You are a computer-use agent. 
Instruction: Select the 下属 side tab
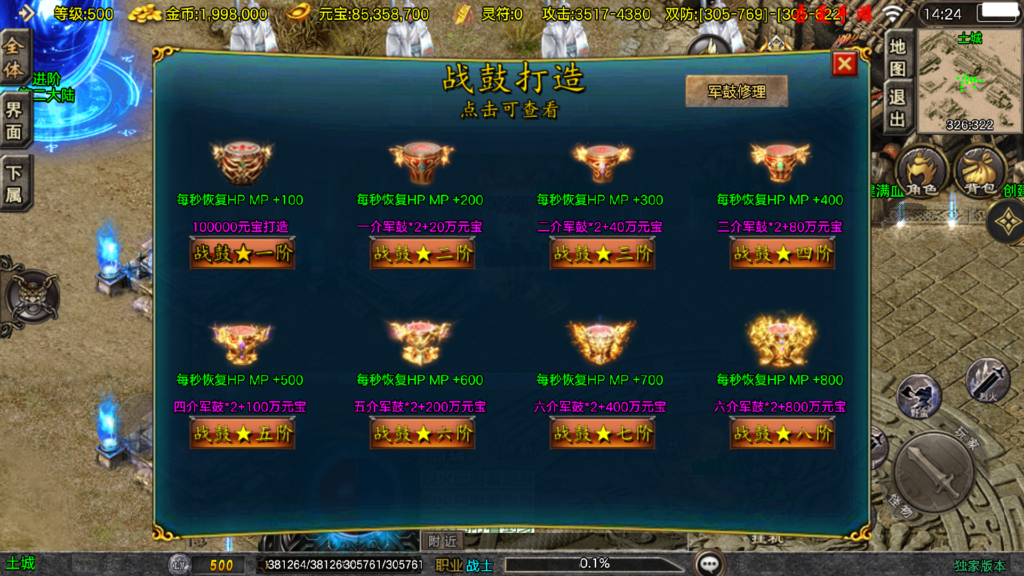pyautogui.click(x=14, y=181)
